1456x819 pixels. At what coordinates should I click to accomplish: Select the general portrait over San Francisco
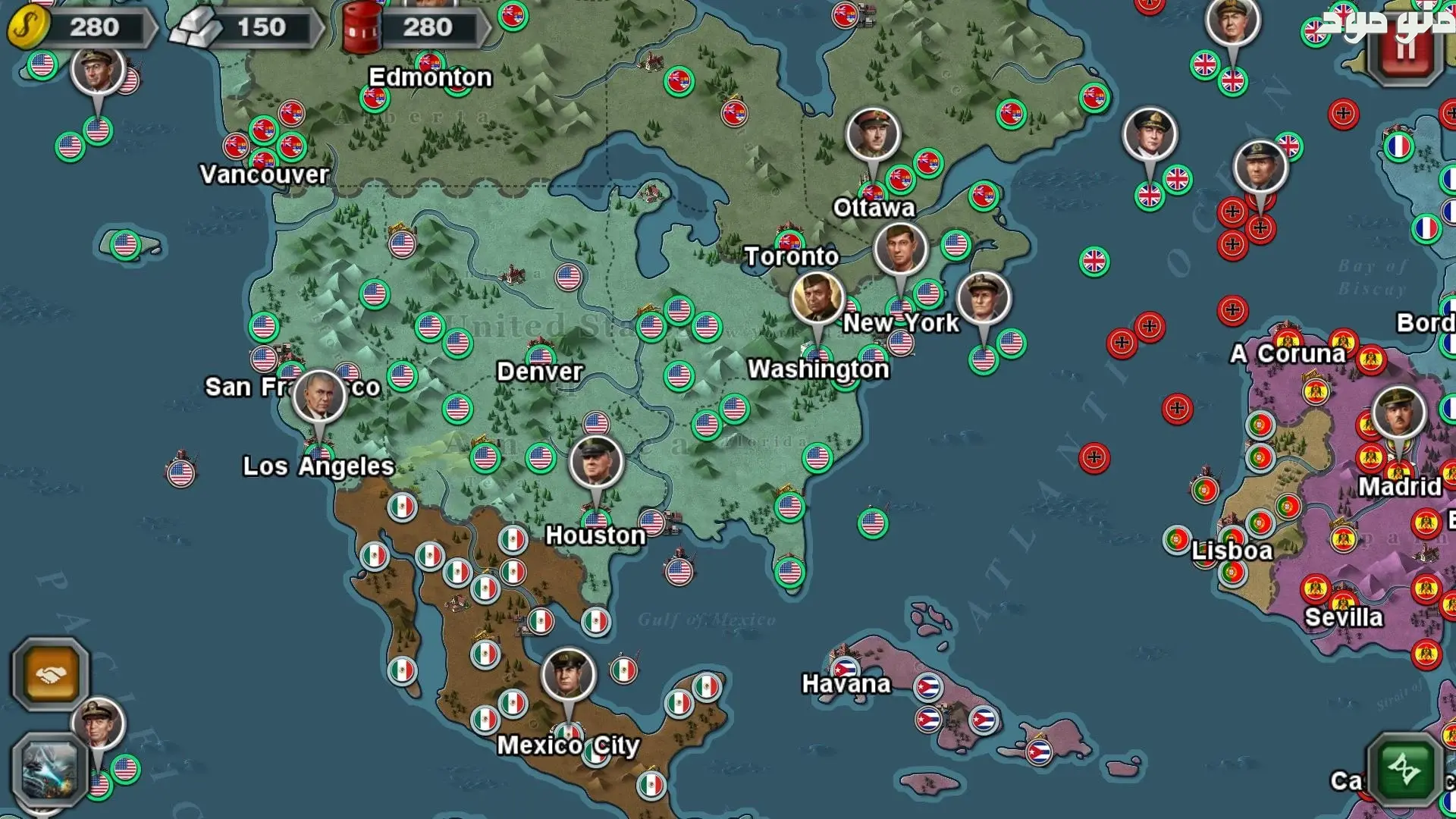pyautogui.click(x=319, y=396)
